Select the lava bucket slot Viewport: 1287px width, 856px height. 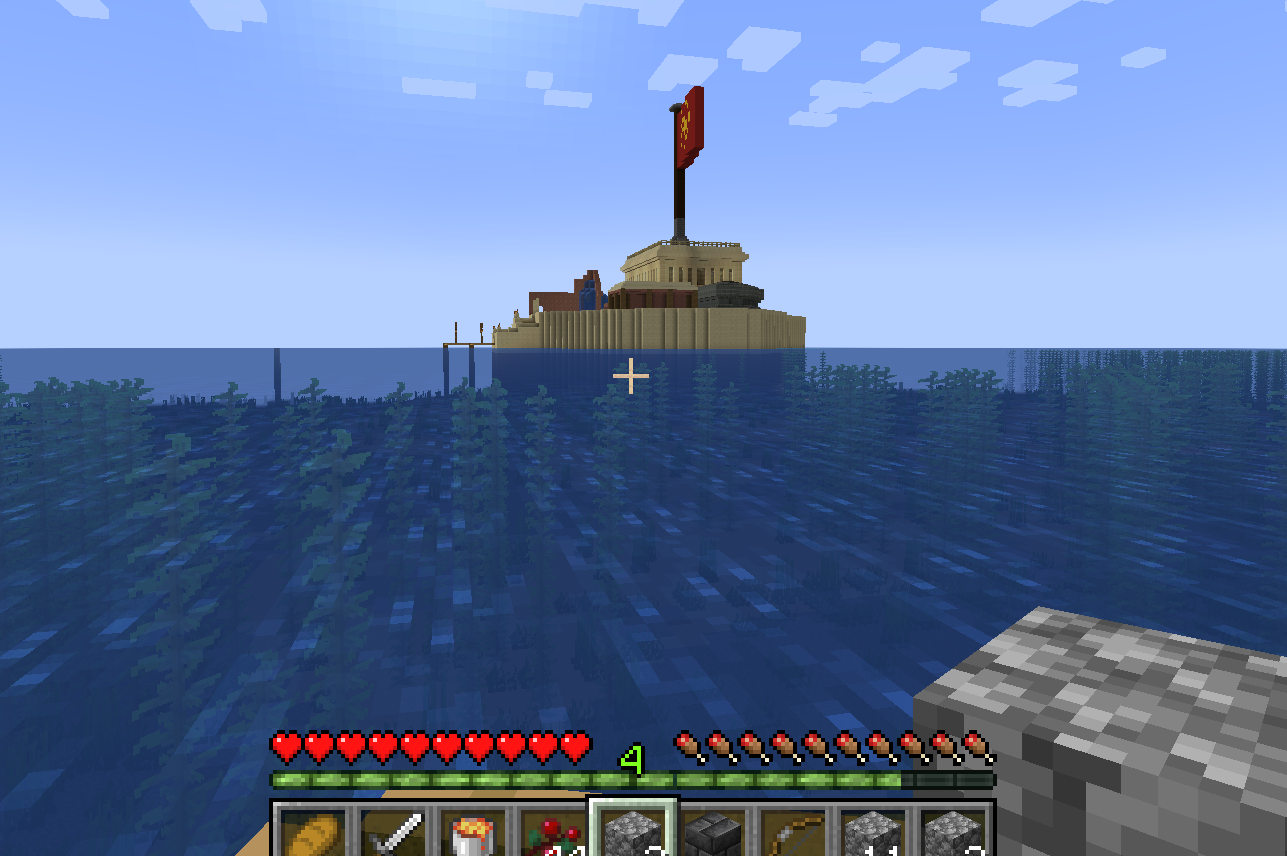[472, 832]
